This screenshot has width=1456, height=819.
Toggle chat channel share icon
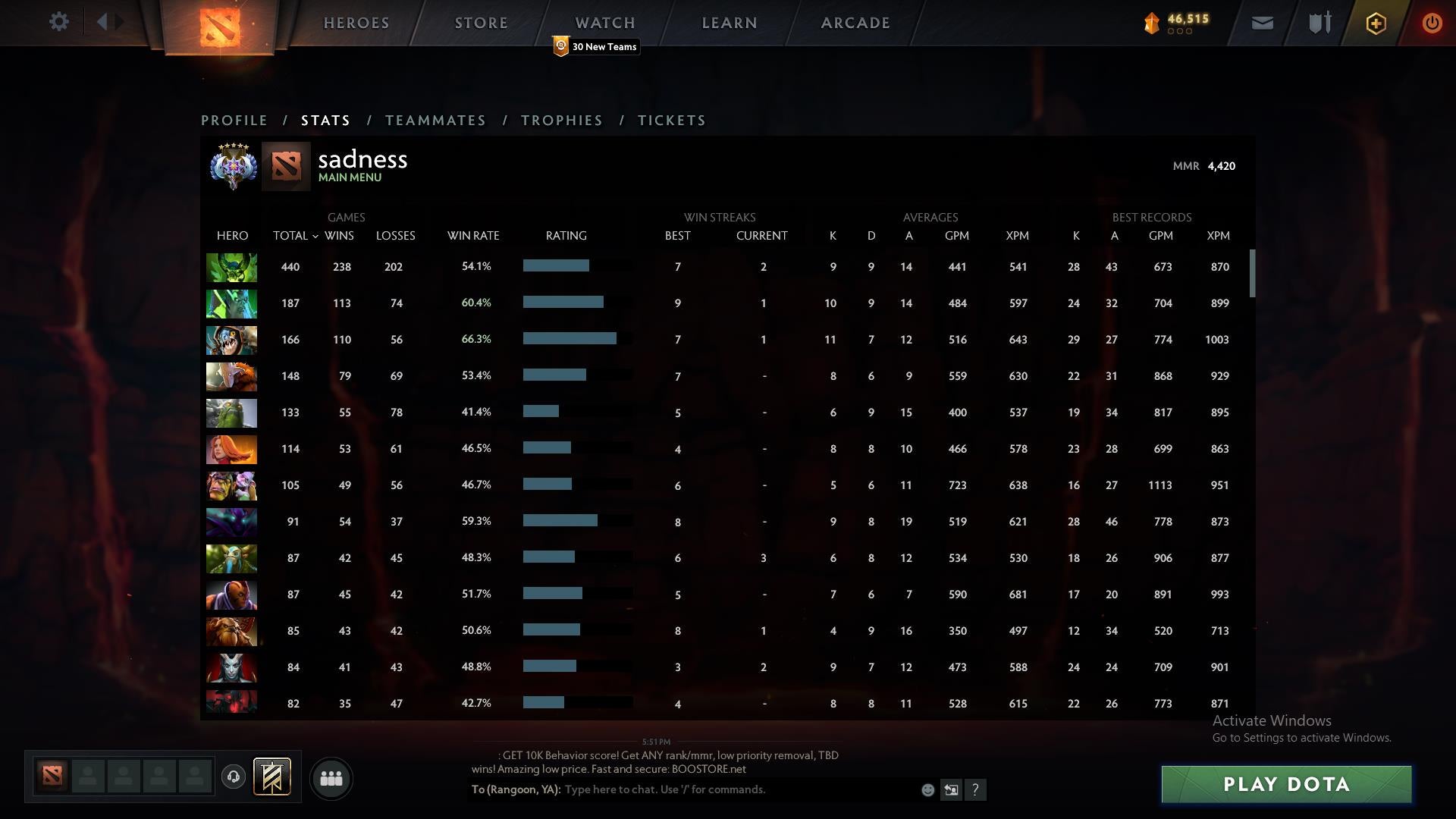pyautogui.click(x=952, y=789)
